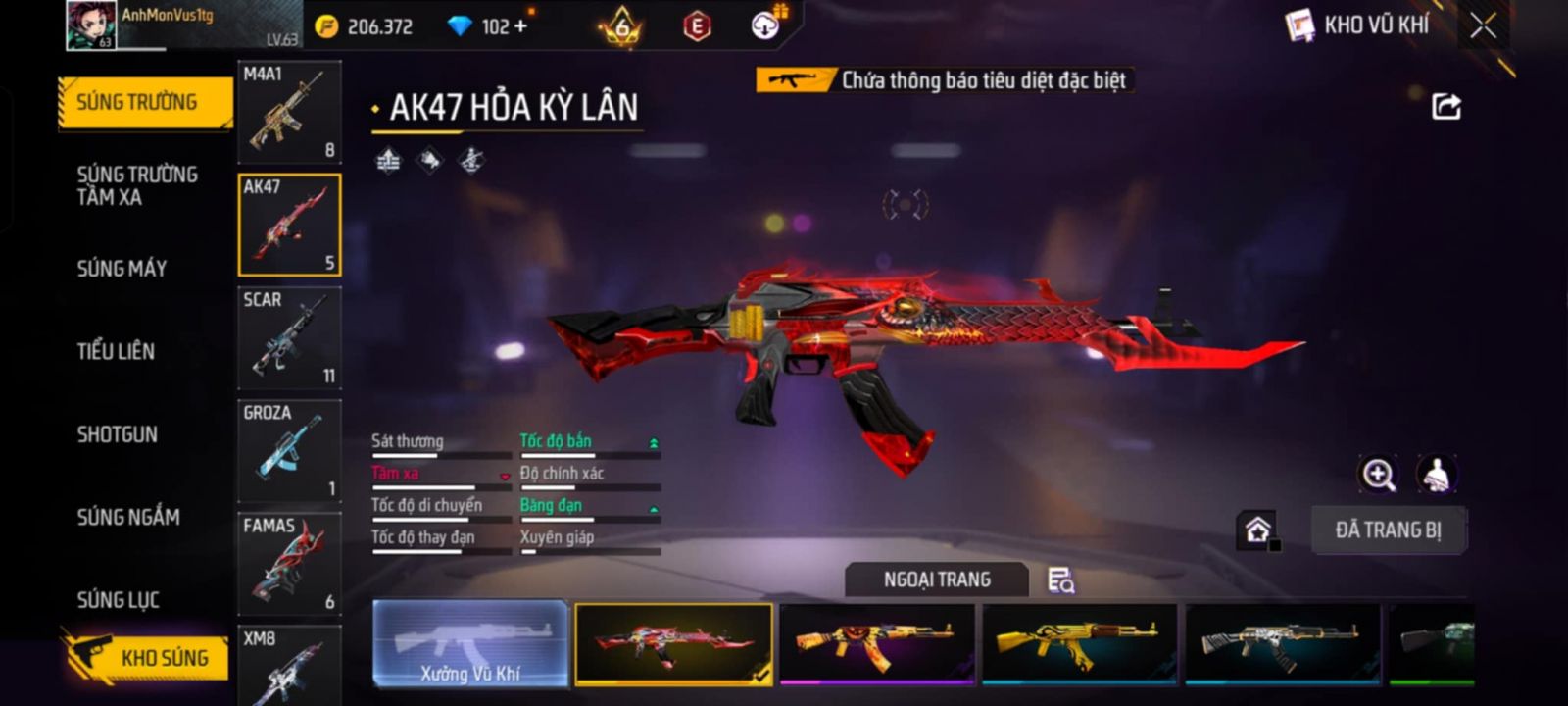Open the Ngoại Trang tab

tap(937, 580)
